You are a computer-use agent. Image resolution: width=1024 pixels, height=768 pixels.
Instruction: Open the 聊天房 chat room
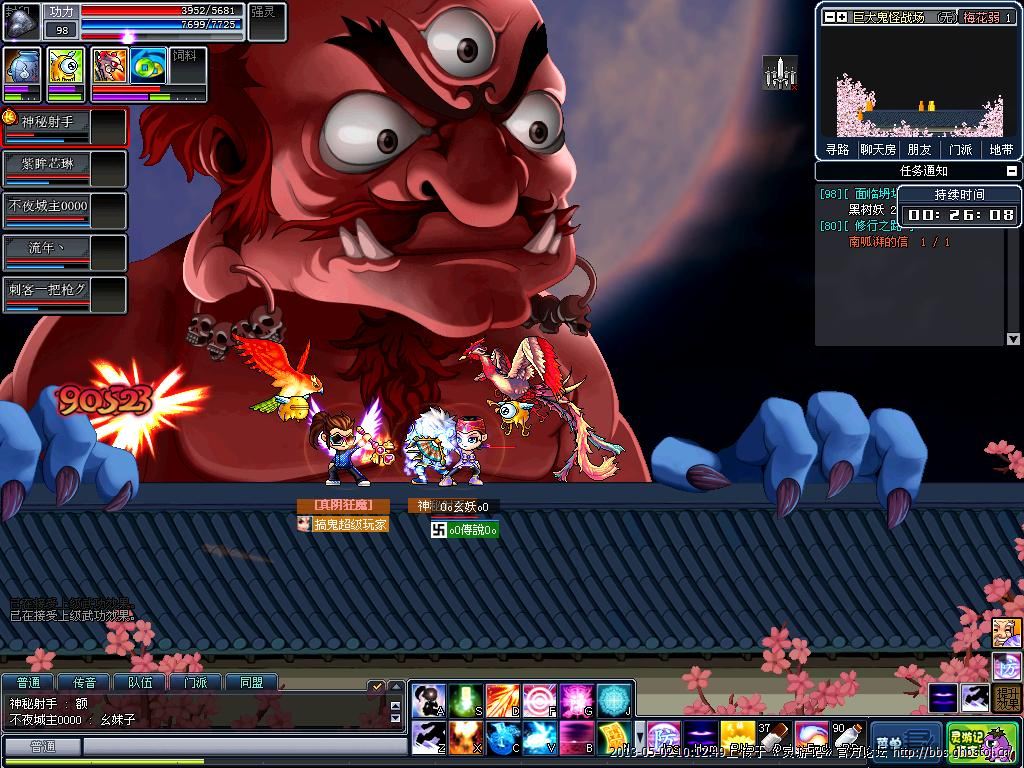[x=878, y=150]
